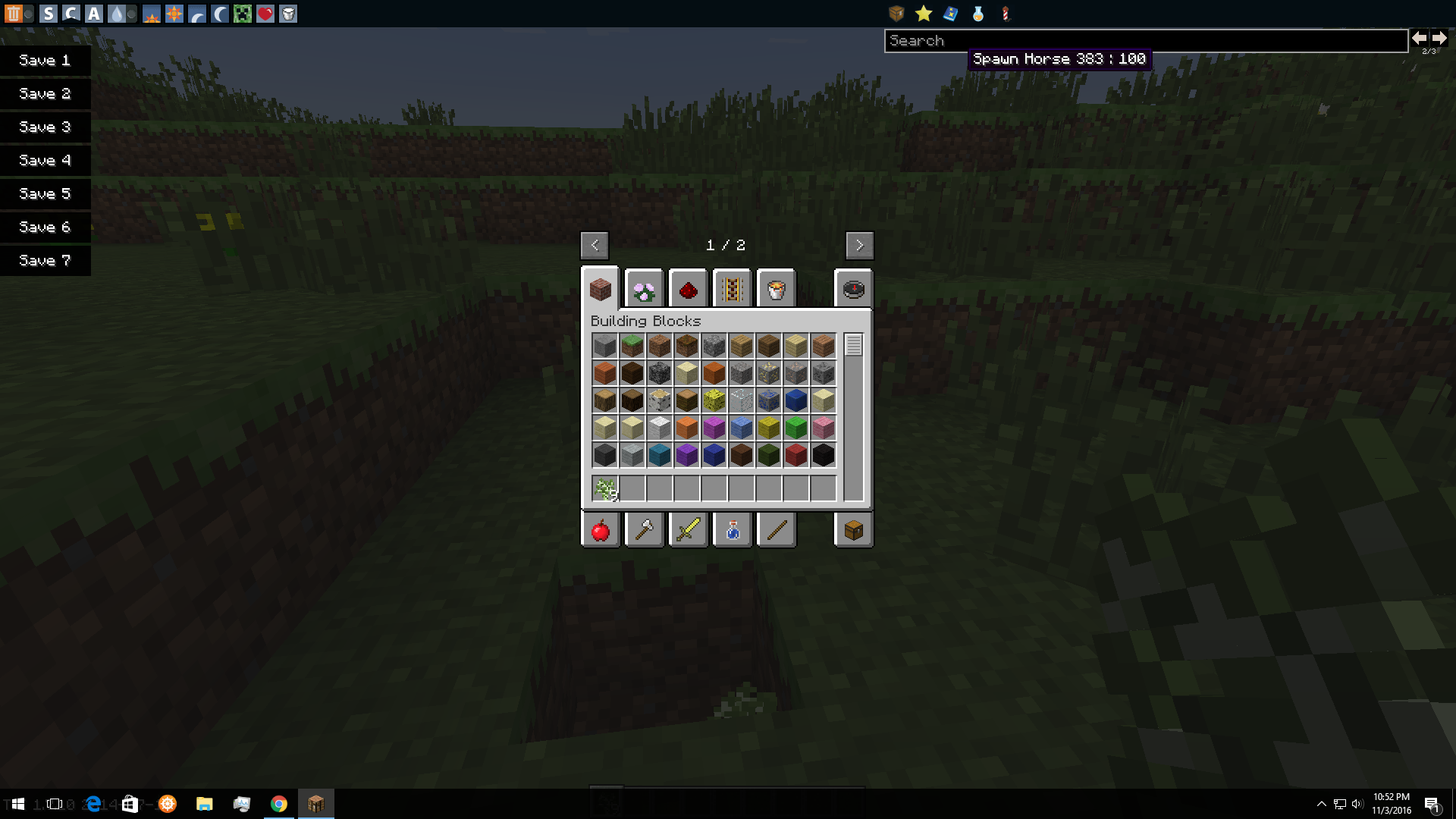Open the Transportation category with the rail icon
This screenshot has height=819, width=1456.
click(x=733, y=289)
